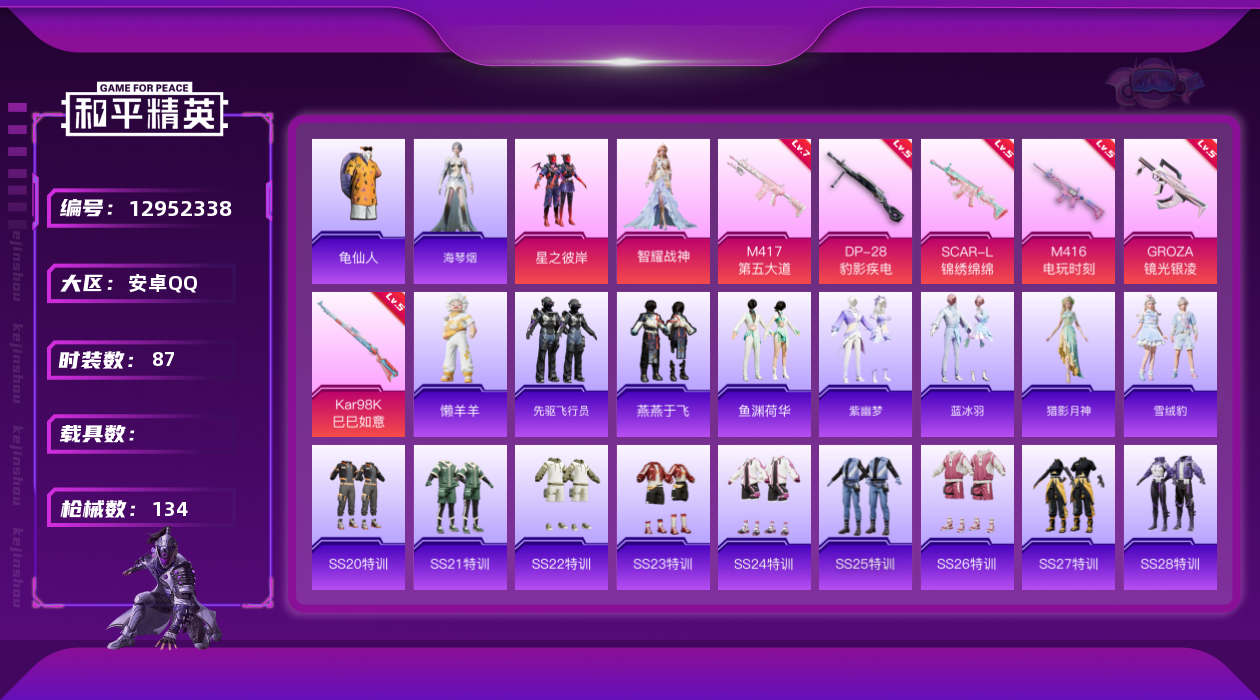Image resolution: width=1260 pixels, height=700 pixels.
Task: Select the 雪绒豹 outfit tile
Action: click(x=1170, y=364)
